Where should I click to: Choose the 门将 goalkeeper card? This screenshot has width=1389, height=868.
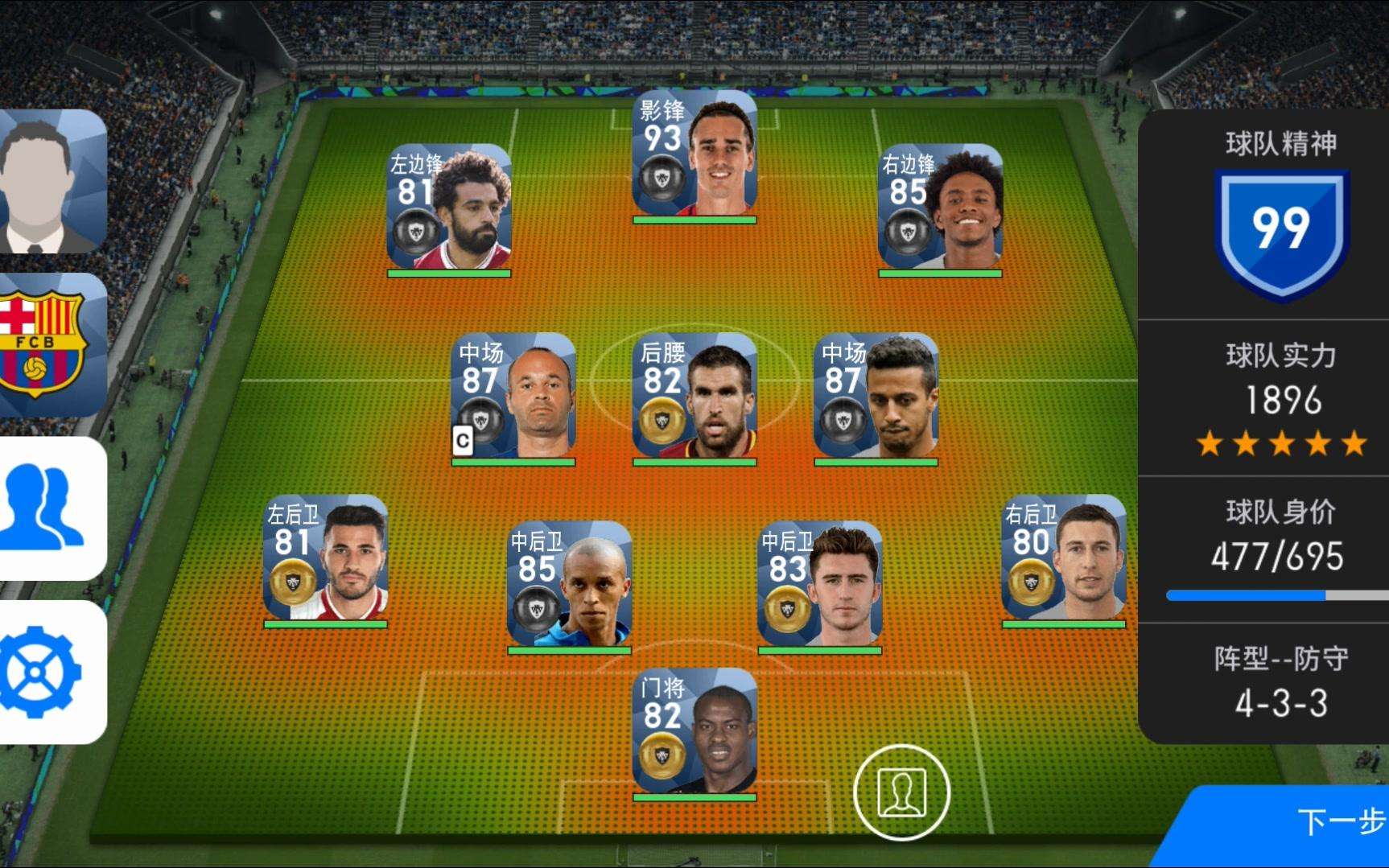click(x=694, y=732)
